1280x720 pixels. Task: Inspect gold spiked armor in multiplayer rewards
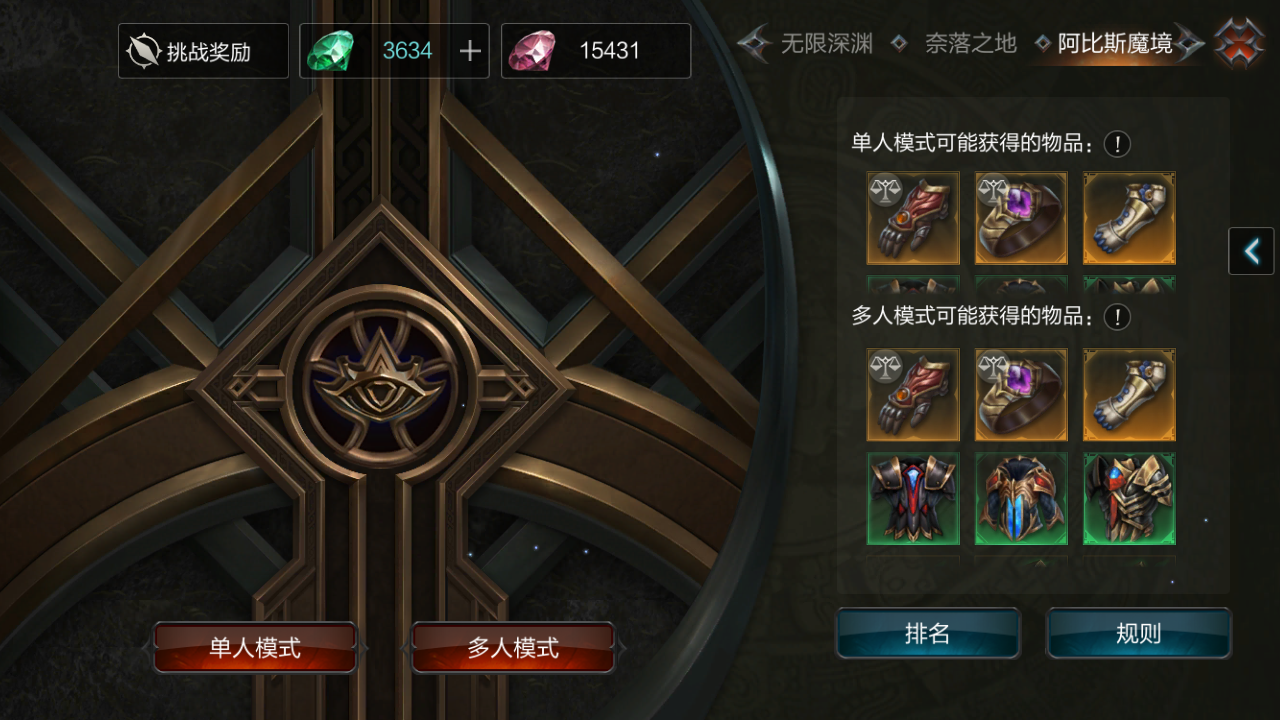tap(1129, 499)
